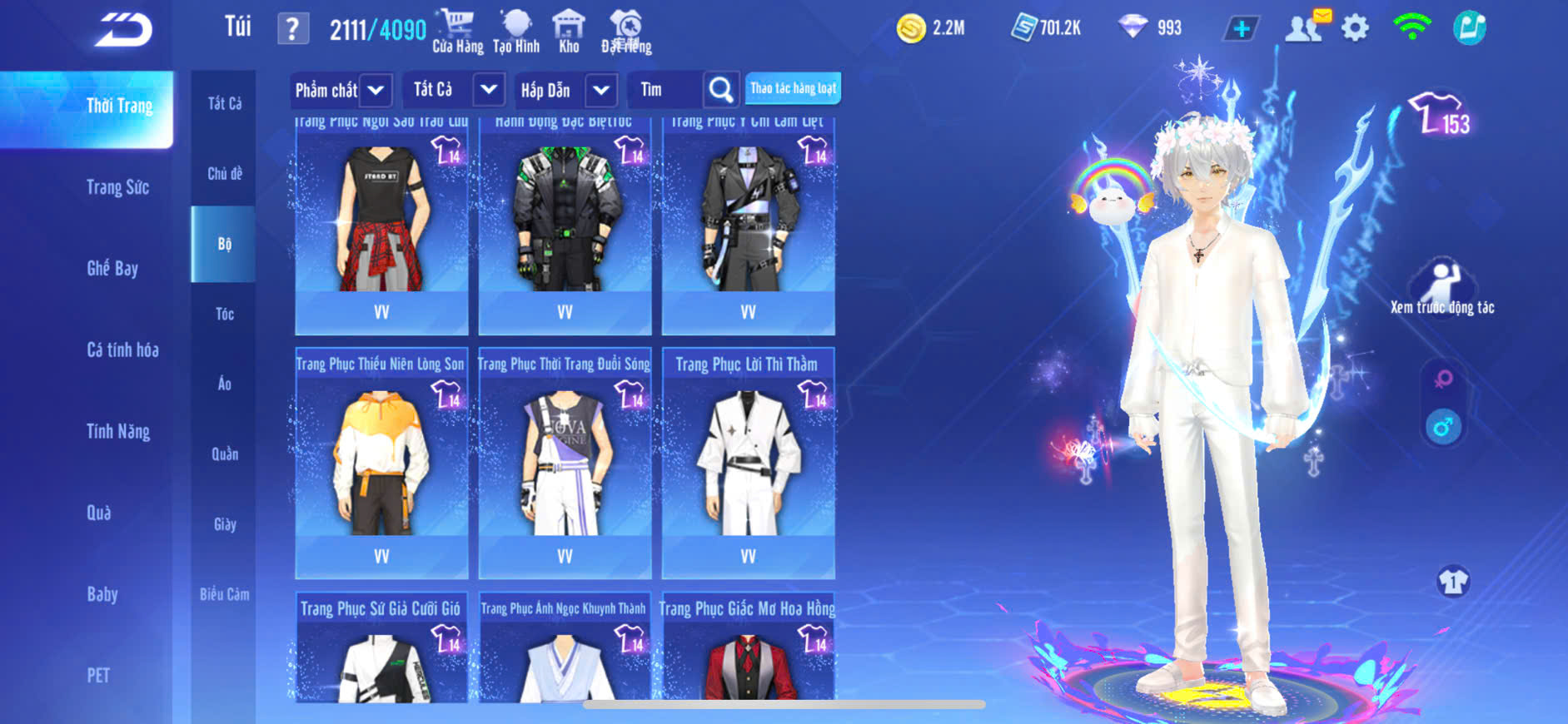1568x724 pixels.
Task: Open the Kho storage
Action: 569,32
